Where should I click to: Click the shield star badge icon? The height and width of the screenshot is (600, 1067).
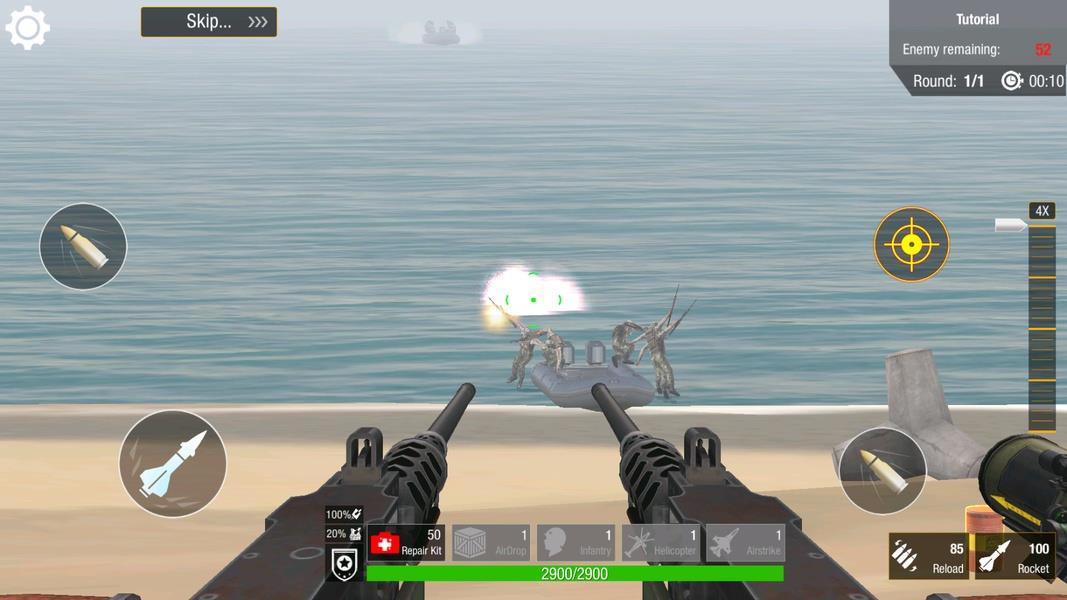coord(345,565)
